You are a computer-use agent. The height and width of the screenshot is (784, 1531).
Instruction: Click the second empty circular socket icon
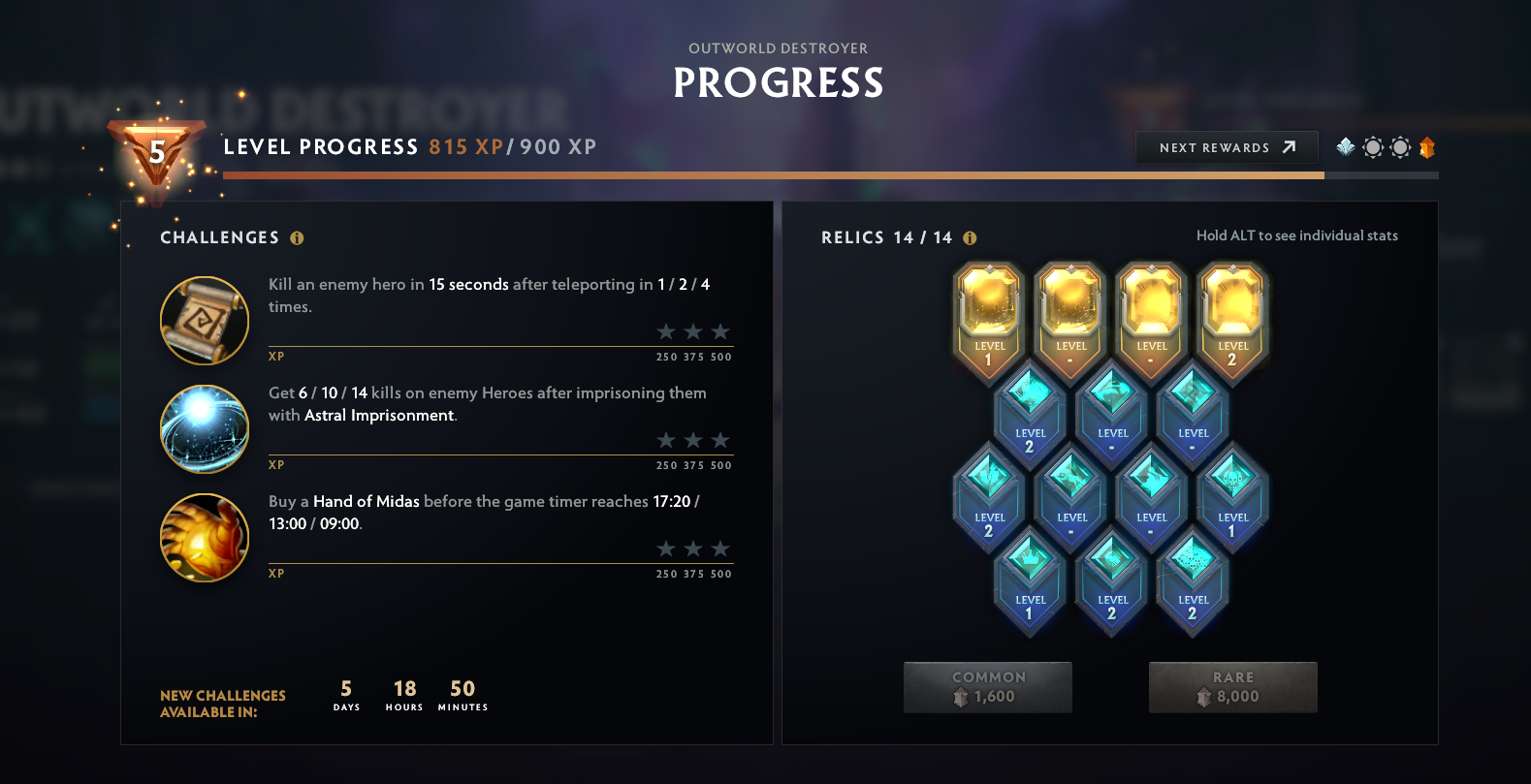1399,147
